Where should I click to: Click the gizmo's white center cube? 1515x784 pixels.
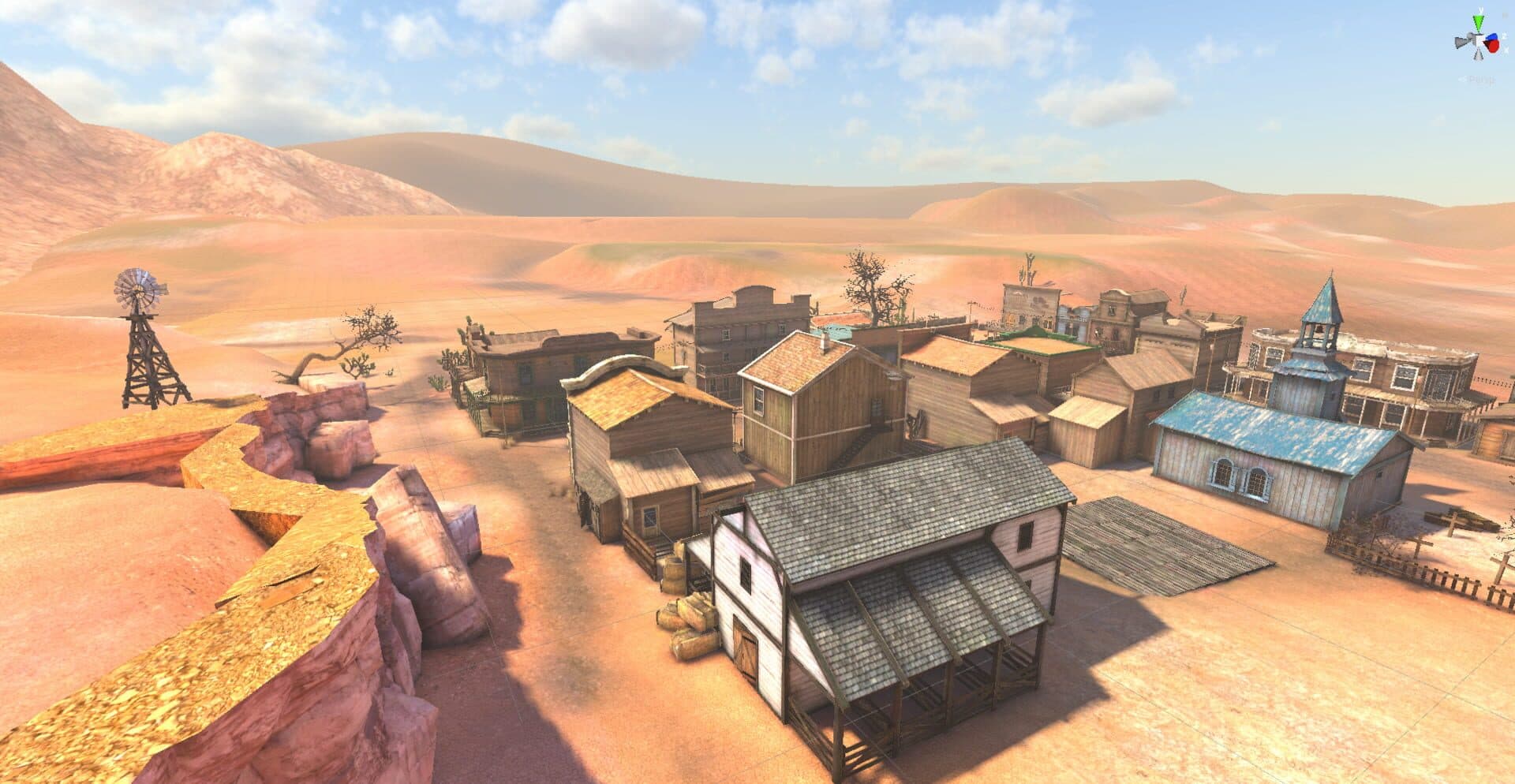click(x=1478, y=42)
